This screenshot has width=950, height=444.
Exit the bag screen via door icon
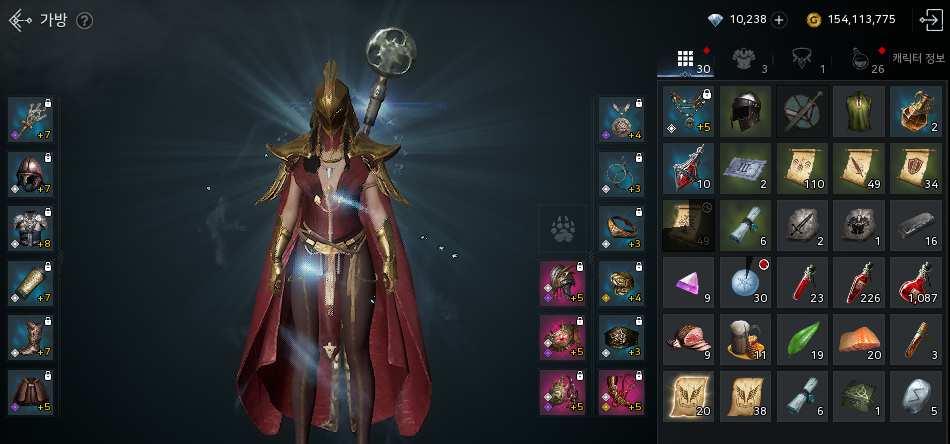[929, 20]
